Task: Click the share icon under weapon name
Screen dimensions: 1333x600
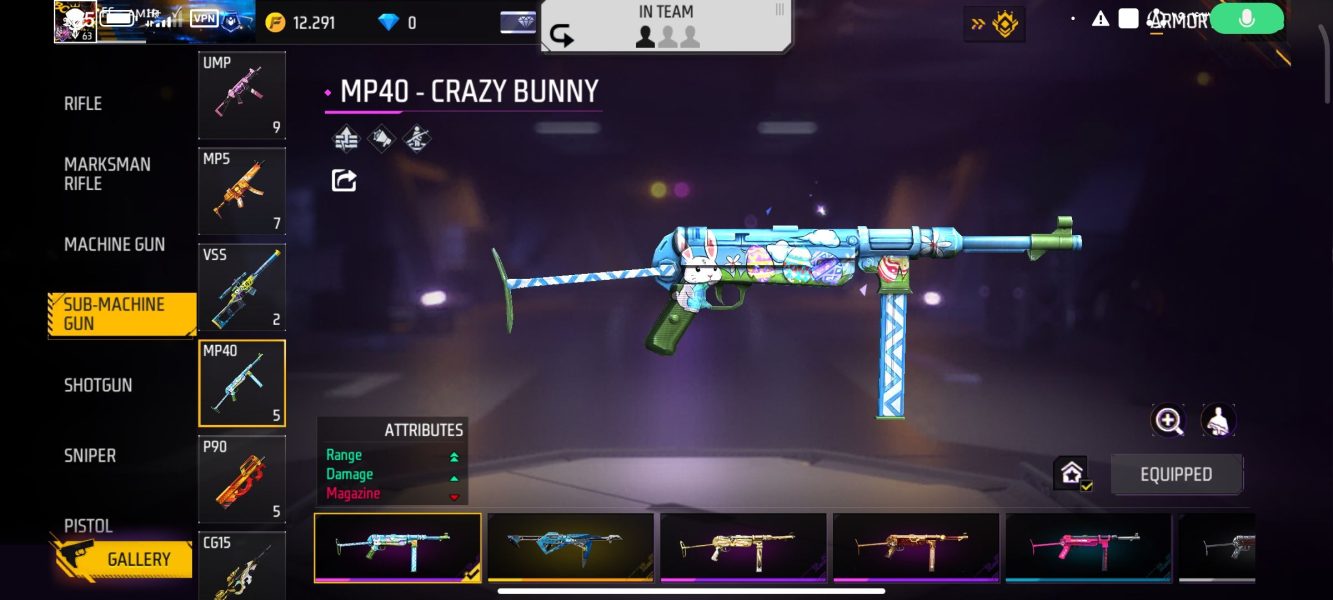Action: coord(344,181)
